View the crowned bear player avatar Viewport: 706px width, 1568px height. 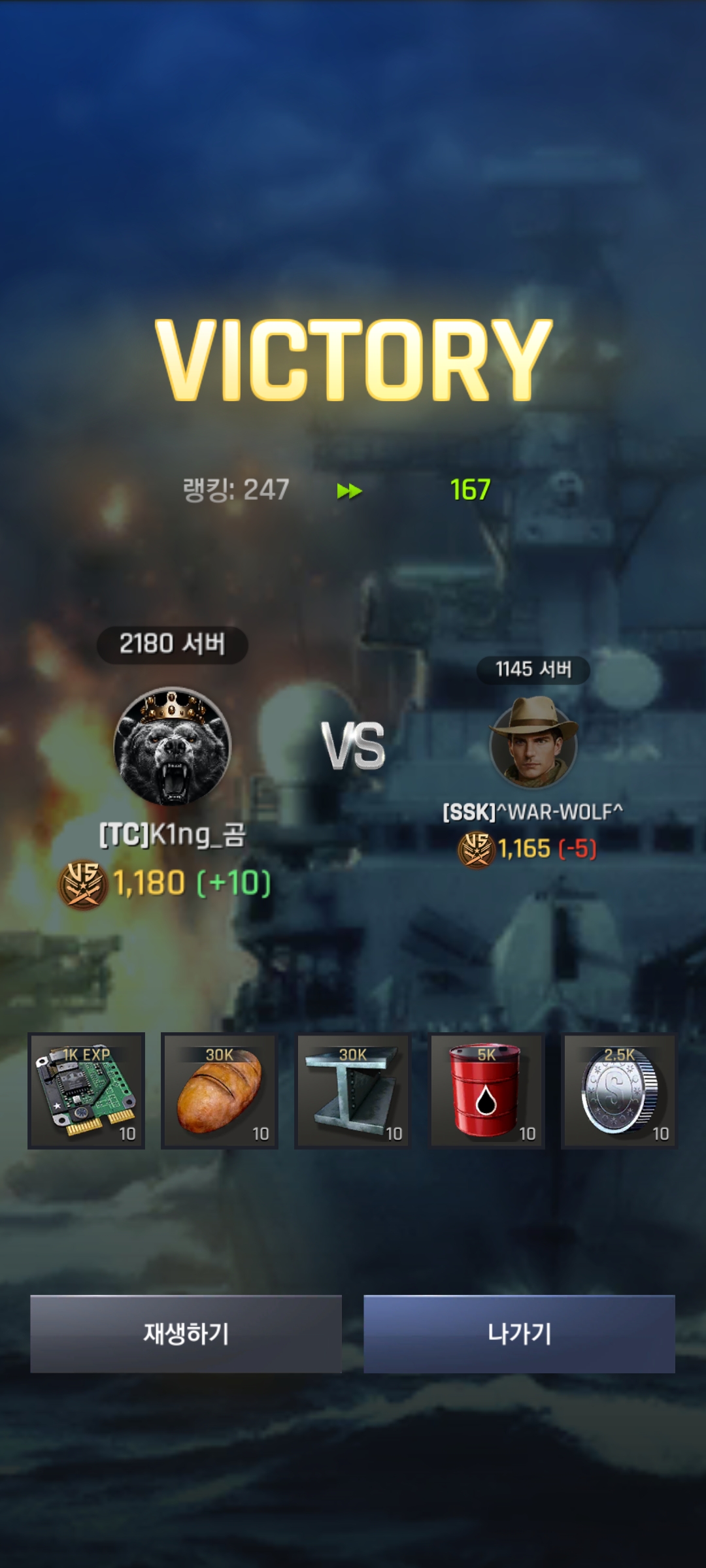[x=173, y=746]
